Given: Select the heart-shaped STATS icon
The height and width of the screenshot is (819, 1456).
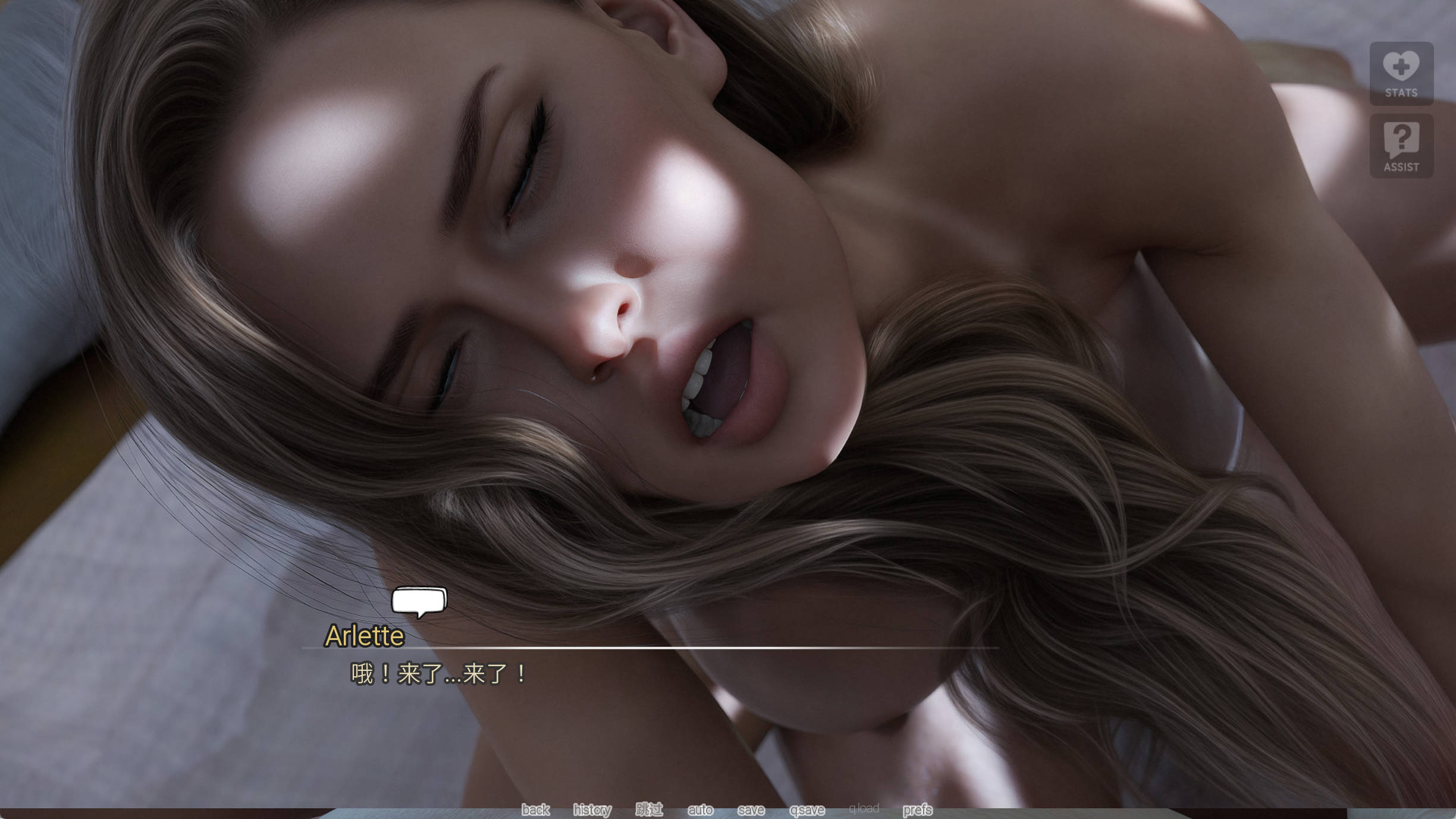Looking at the screenshot, I should pos(1402,65).
